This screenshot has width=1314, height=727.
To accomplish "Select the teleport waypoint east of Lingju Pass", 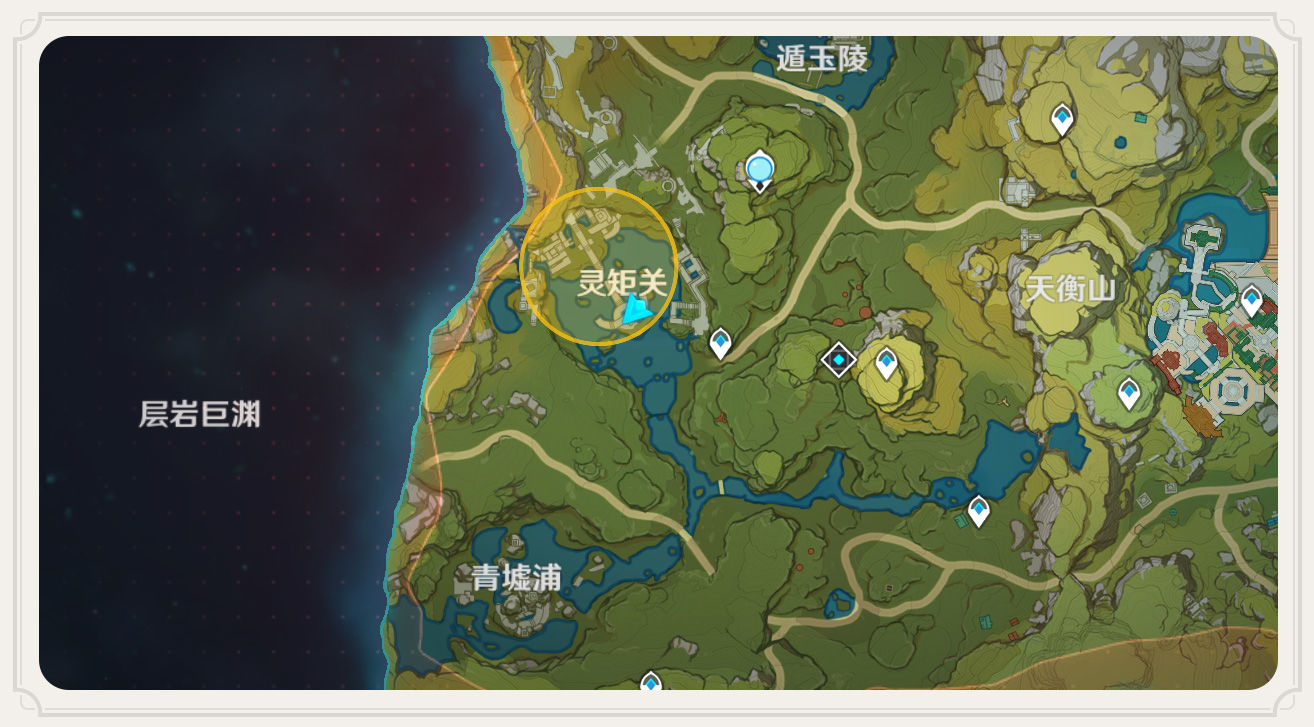I will 719,341.
